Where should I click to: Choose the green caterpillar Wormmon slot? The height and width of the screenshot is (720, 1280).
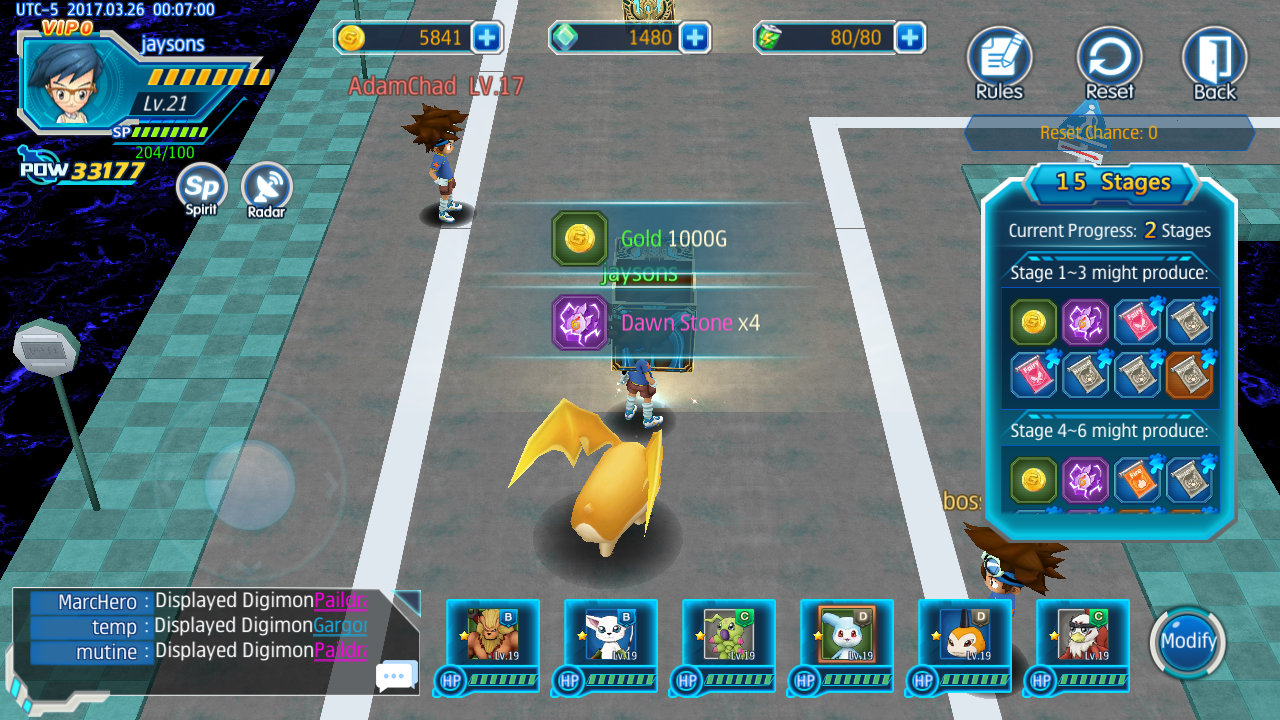click(729, 633)
